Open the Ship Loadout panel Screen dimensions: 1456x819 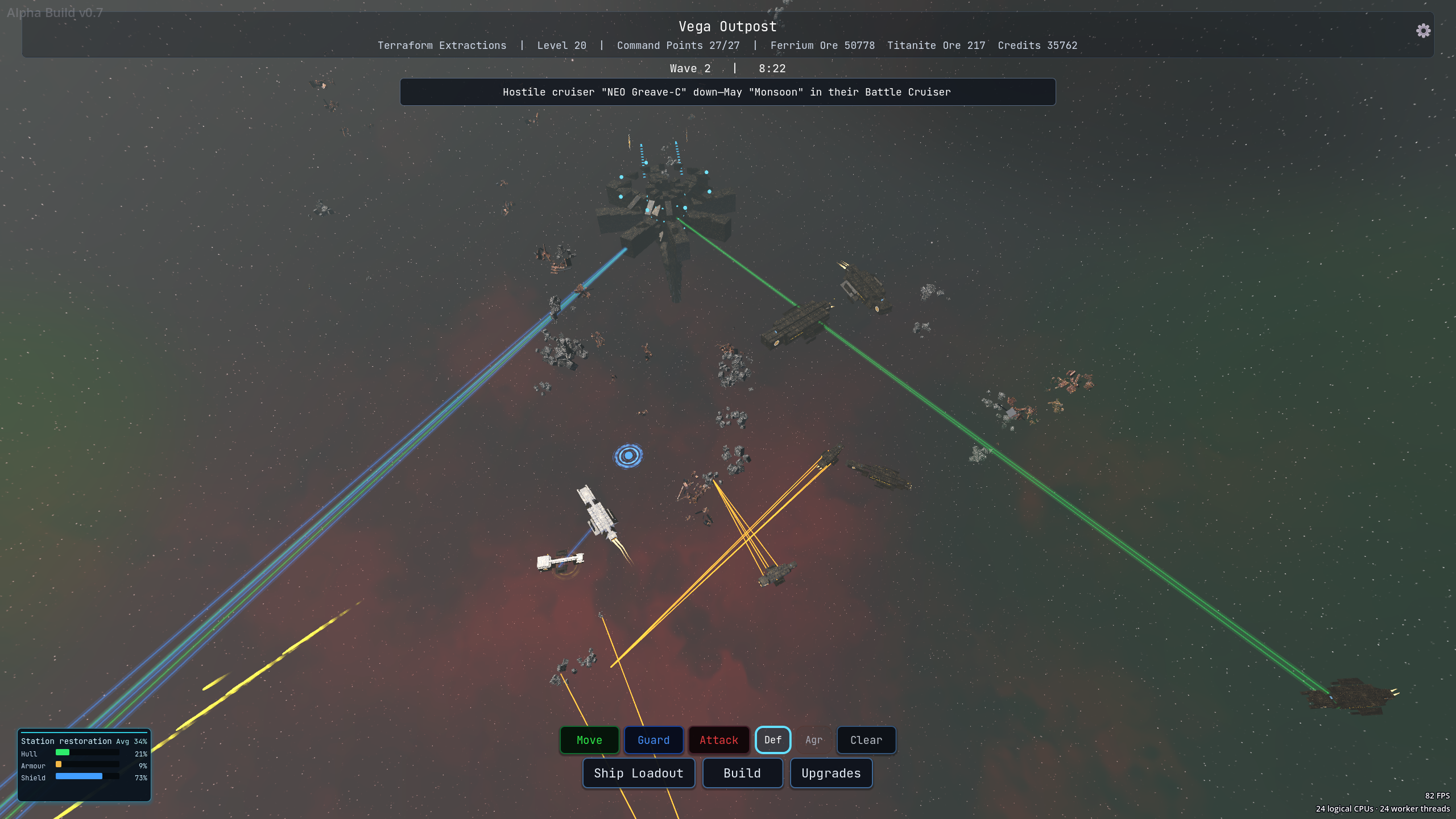[639, 773]
